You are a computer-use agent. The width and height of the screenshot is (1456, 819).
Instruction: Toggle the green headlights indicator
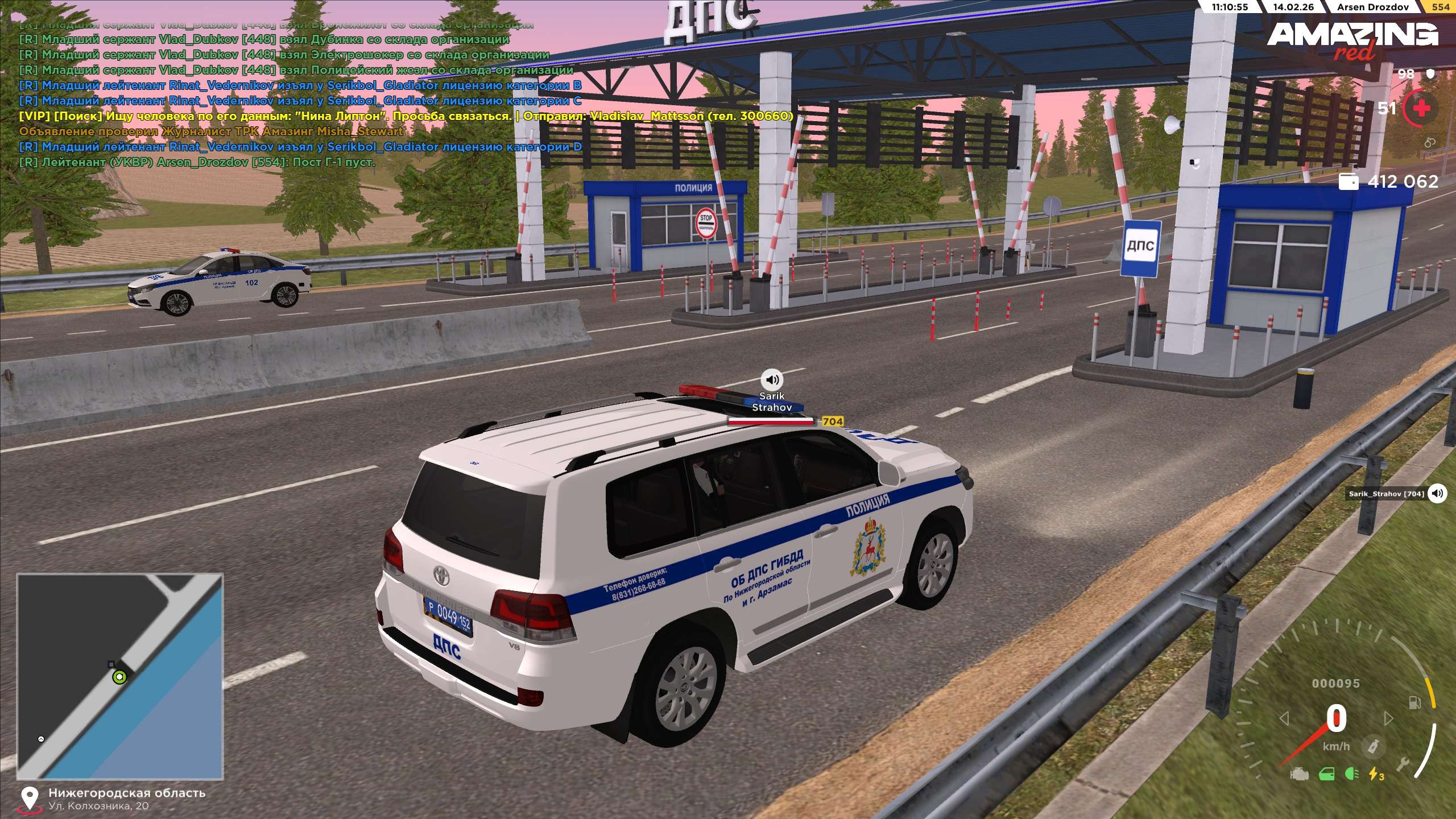(1352, 774)
